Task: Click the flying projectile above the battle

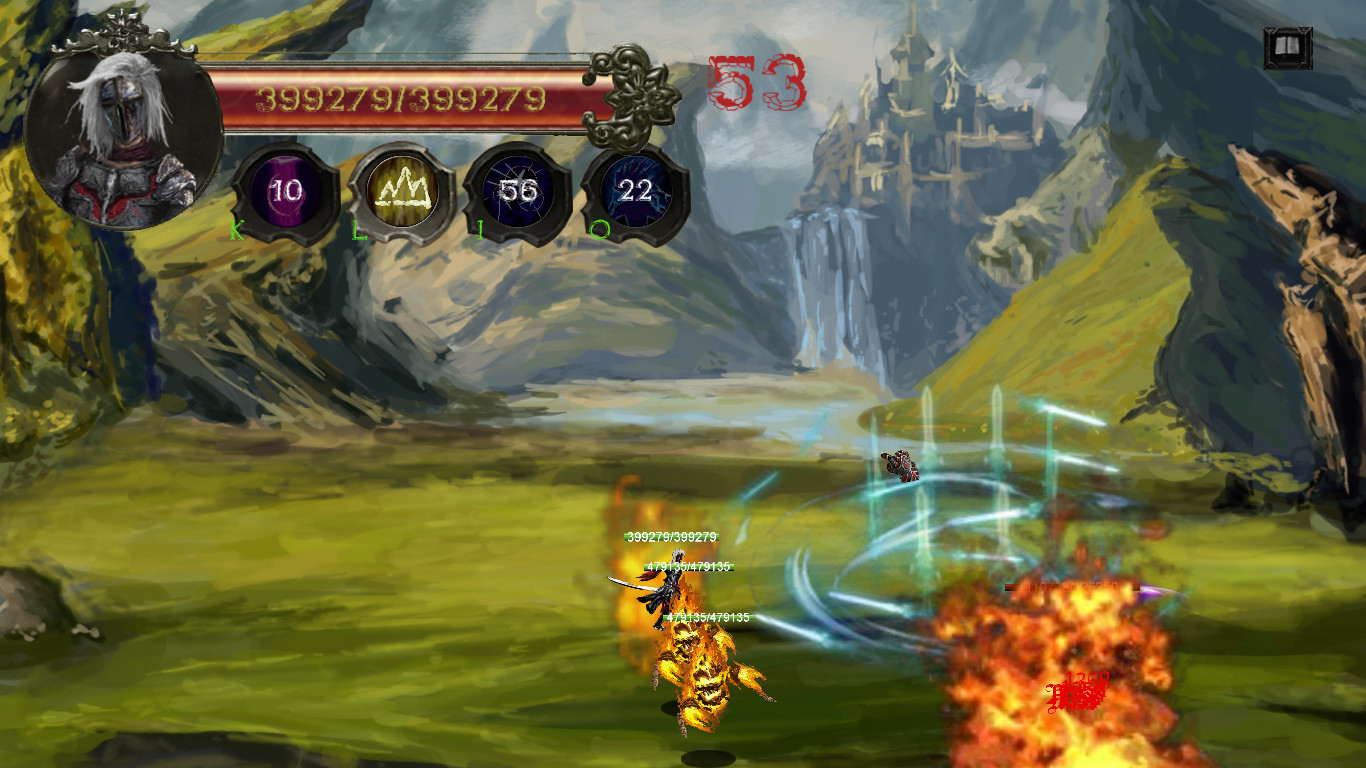Action: point(899,465)
